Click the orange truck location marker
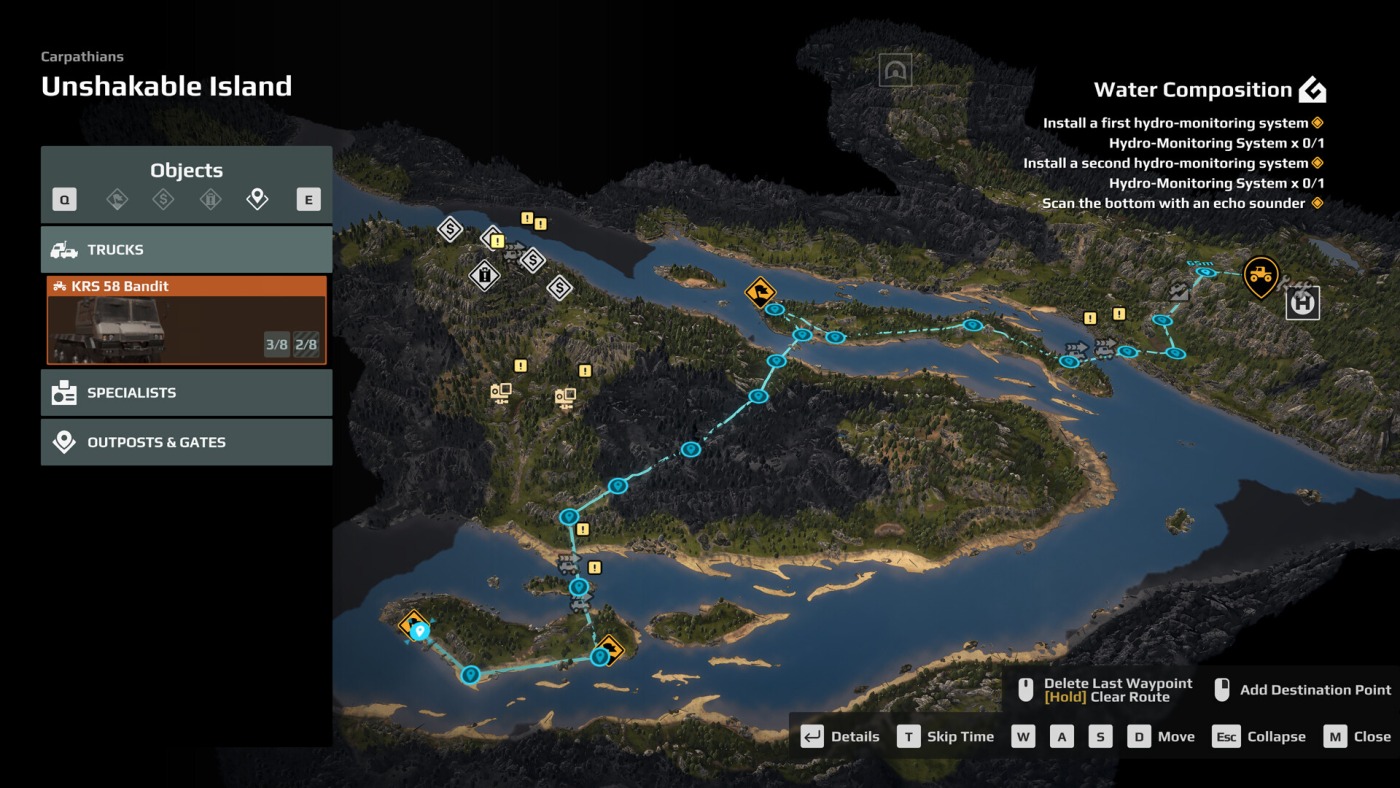Viewport: 1400px width, 788px height. 1260,274
